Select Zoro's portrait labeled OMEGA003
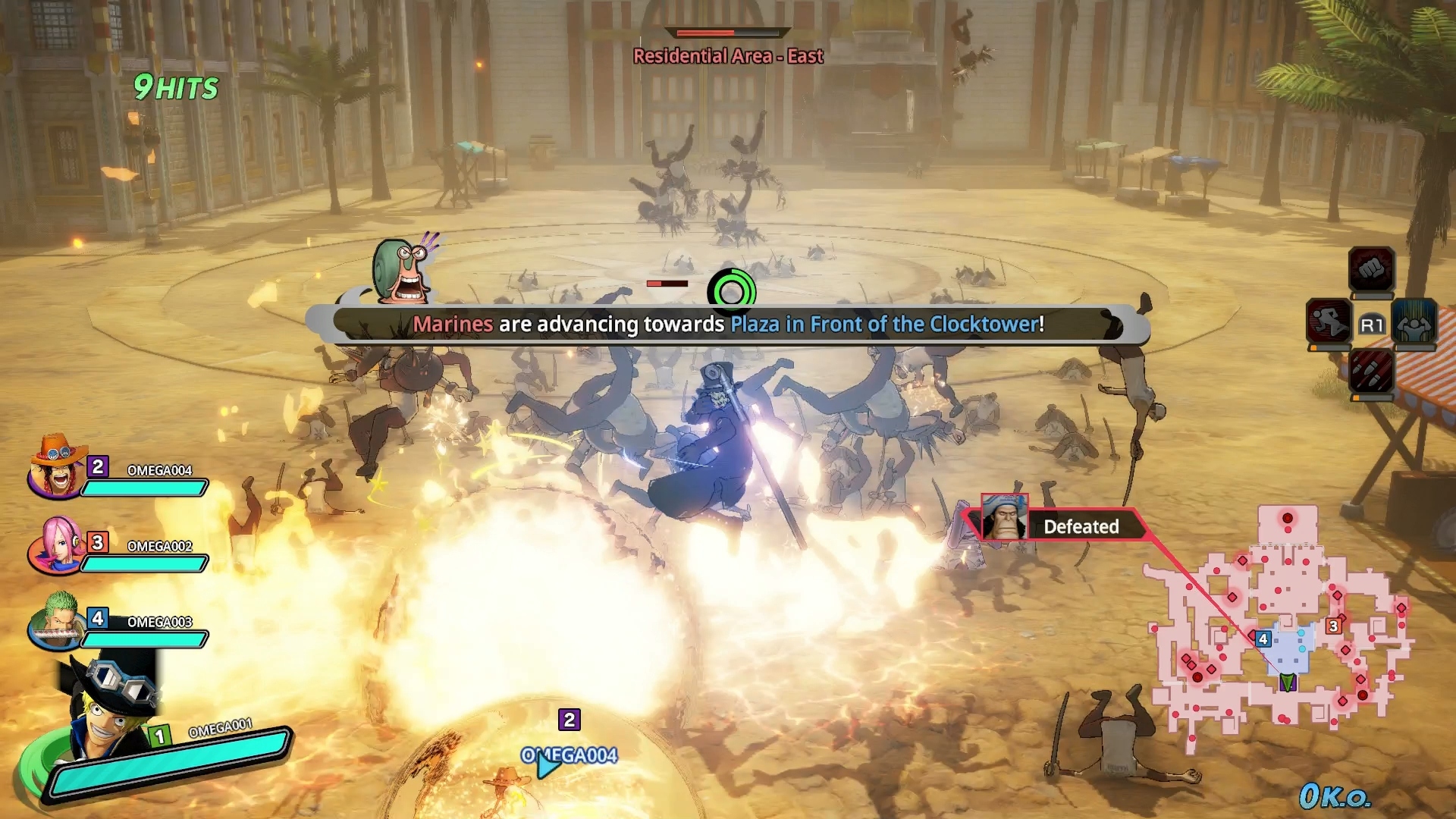This screenshot has width=1456, height=819. [56, 620]
